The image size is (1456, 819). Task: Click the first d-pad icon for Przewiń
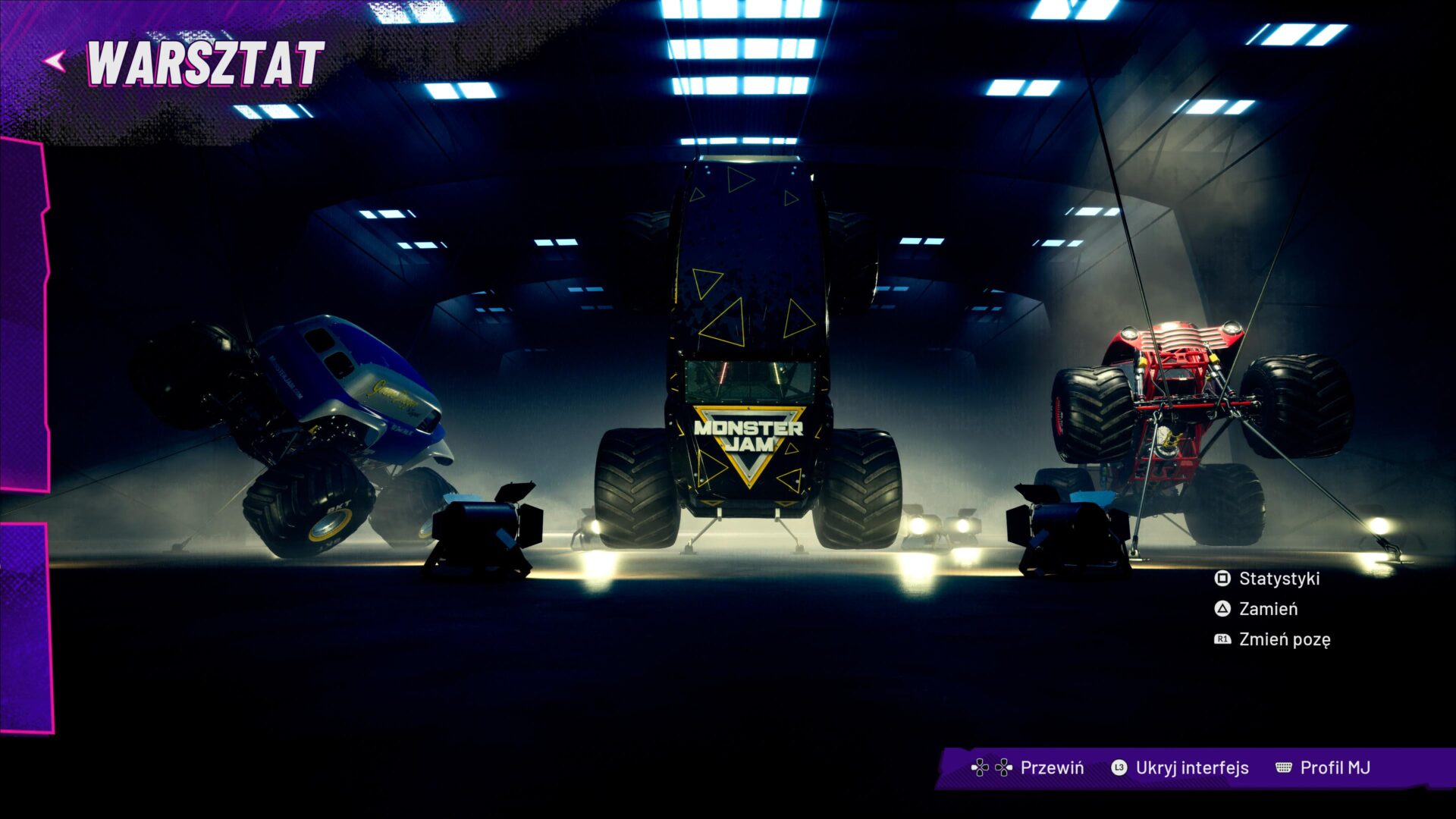coord(980,767)
